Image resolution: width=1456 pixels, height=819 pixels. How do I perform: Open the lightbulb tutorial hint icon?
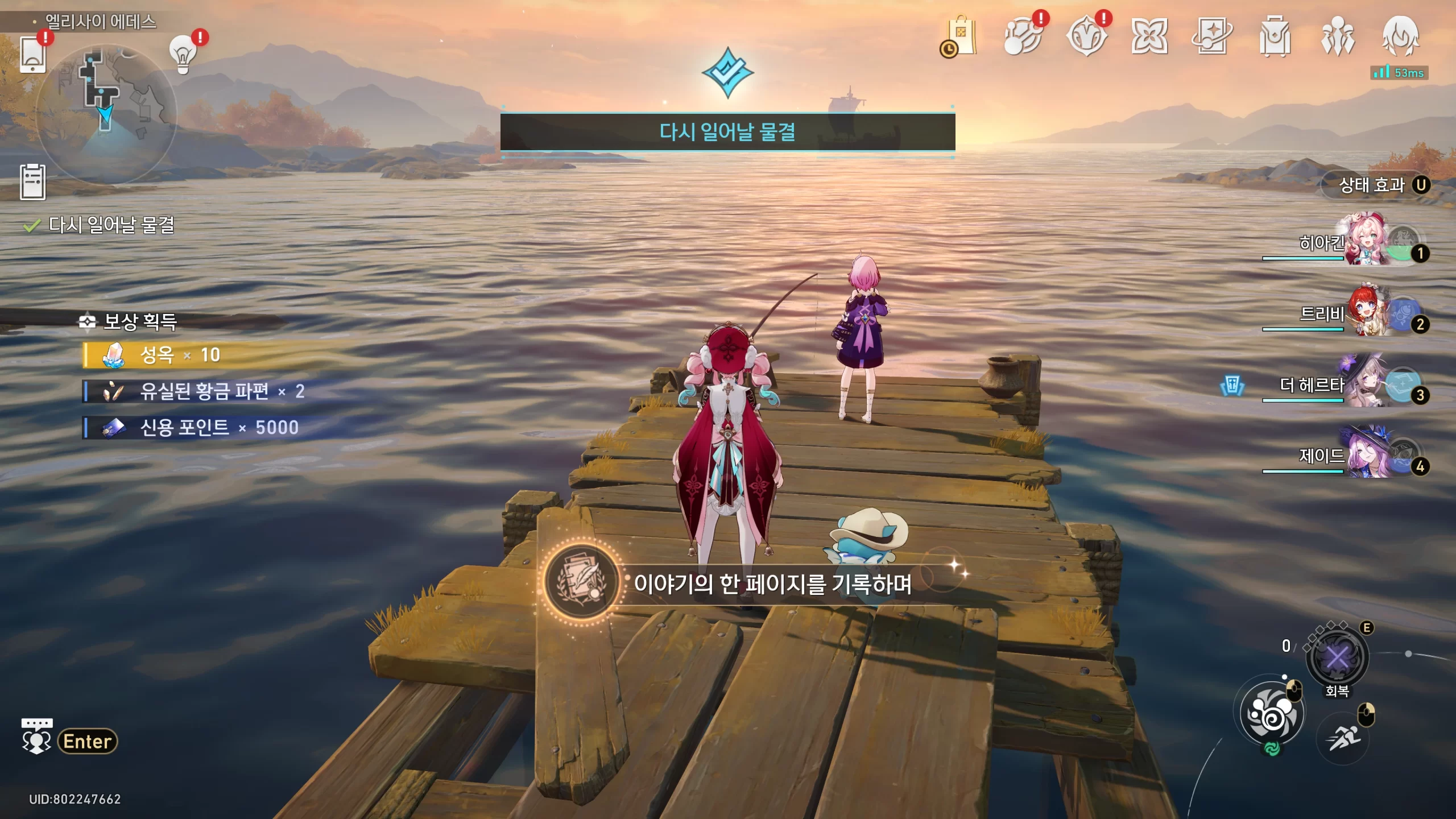coord(183,55)
